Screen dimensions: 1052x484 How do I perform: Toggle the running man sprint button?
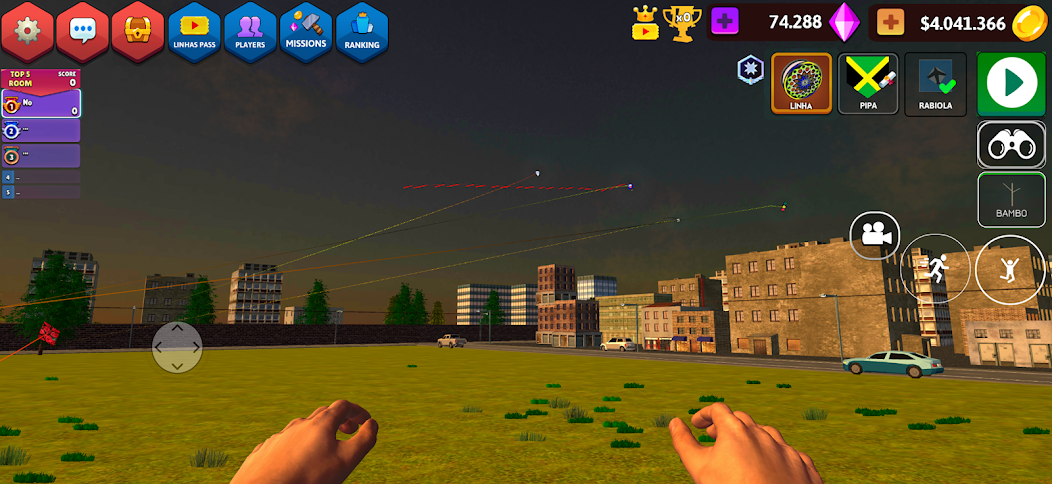point(936,268)
